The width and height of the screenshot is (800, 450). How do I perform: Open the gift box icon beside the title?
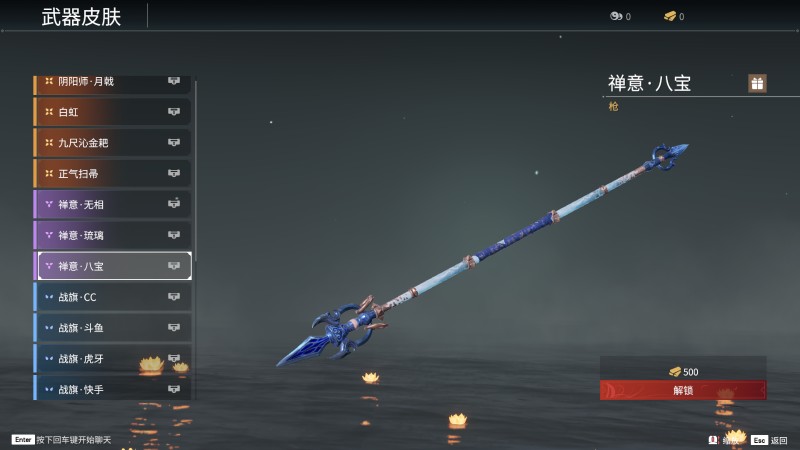758,83
